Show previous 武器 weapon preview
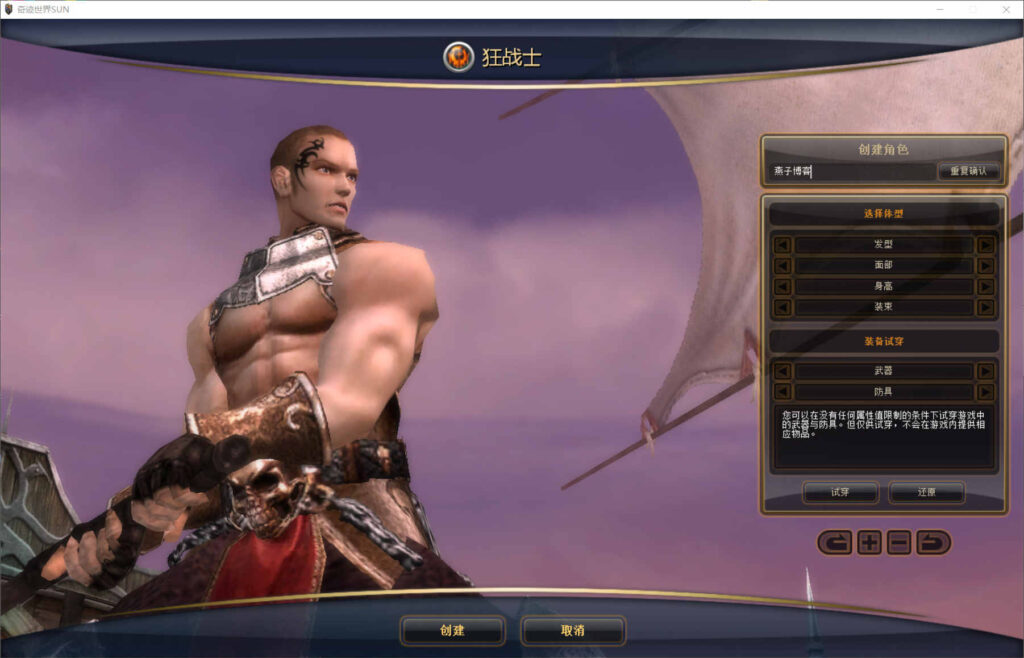Image resolution: width=1024 pixels, height=658 pixels. coord(783,371)
